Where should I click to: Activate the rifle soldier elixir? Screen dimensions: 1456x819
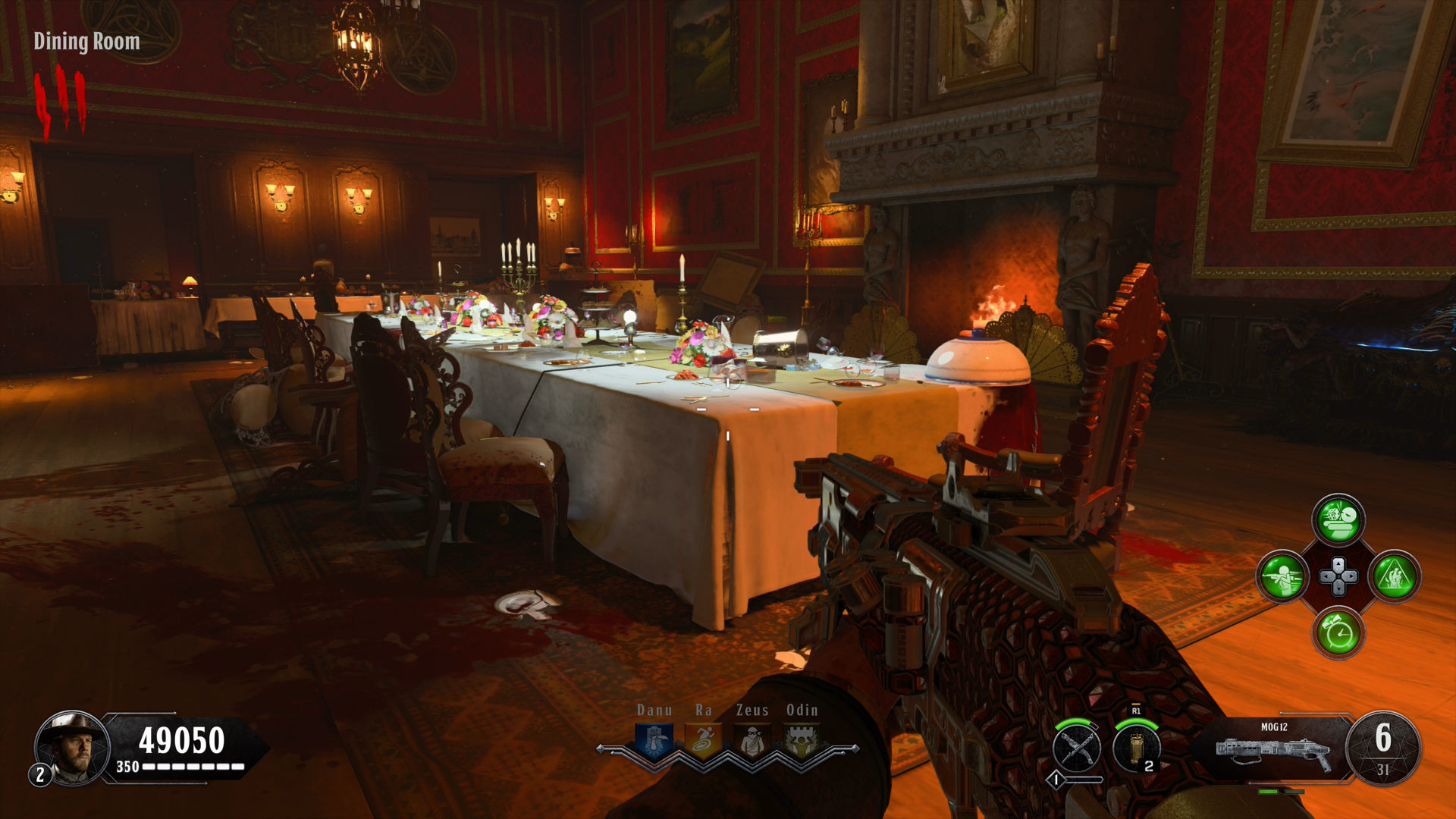coord(1282,576)
